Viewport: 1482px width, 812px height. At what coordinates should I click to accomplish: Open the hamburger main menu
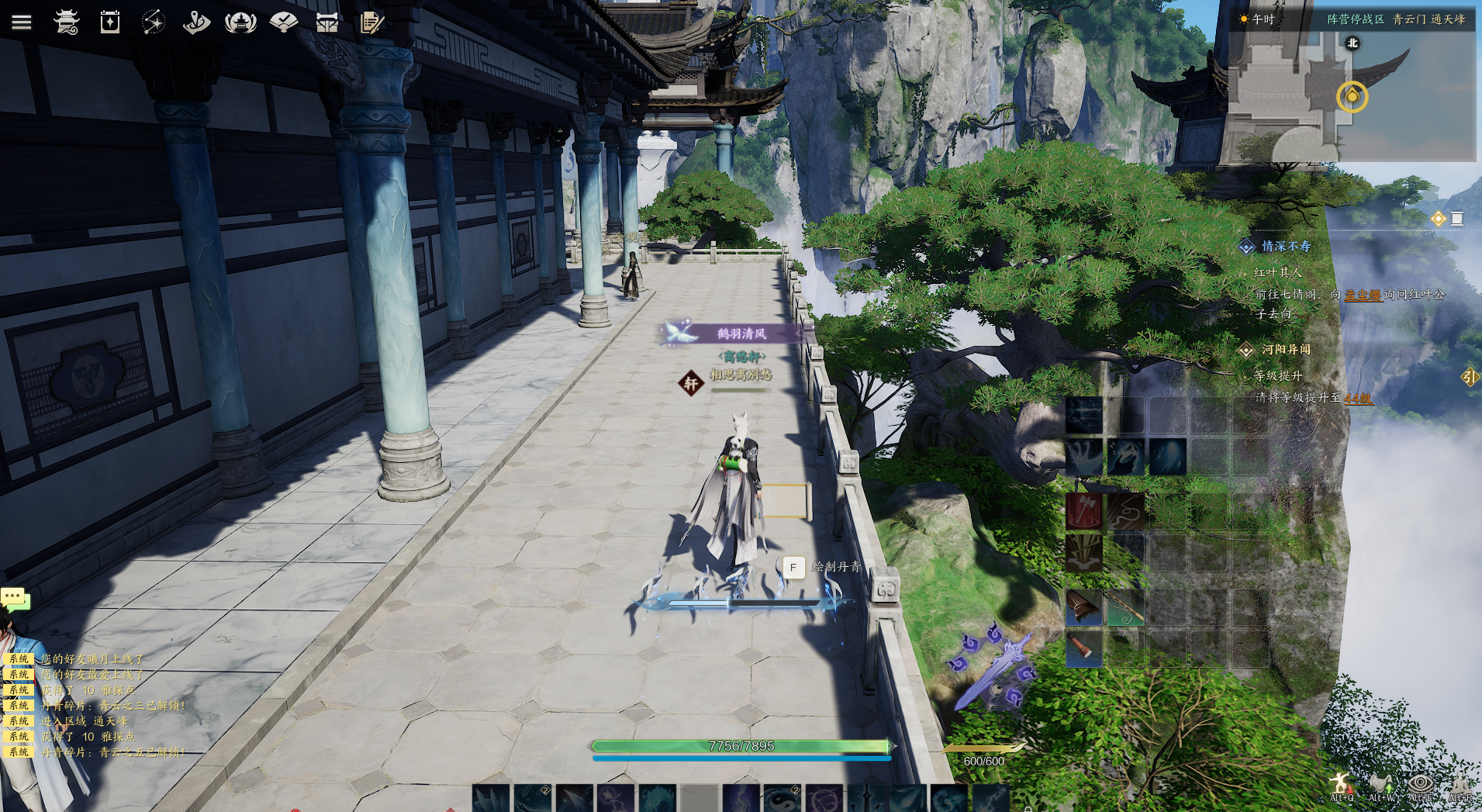pyautogui.click(x=22, y=22)
